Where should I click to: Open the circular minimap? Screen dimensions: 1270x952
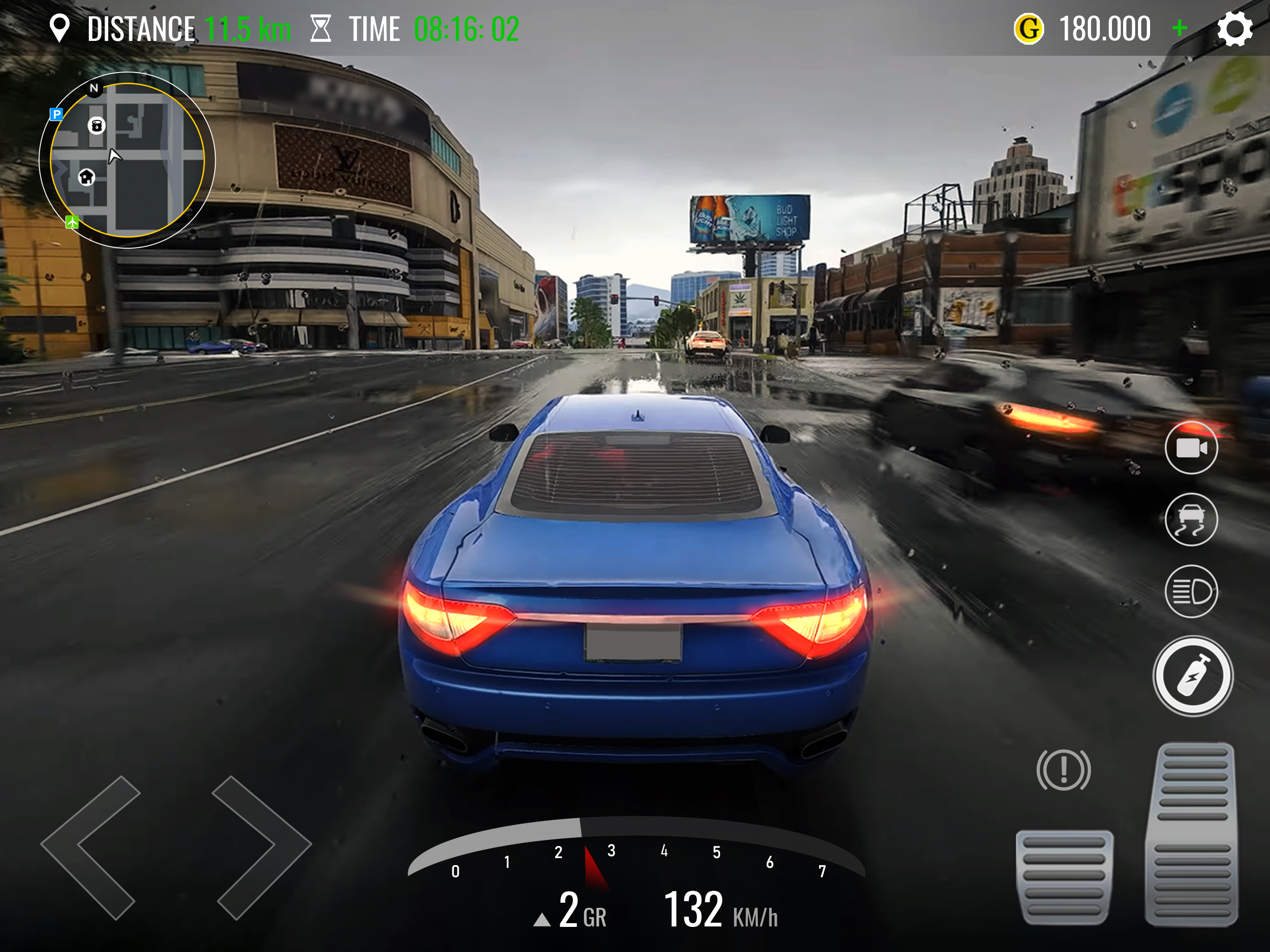[x=127, y=160]
